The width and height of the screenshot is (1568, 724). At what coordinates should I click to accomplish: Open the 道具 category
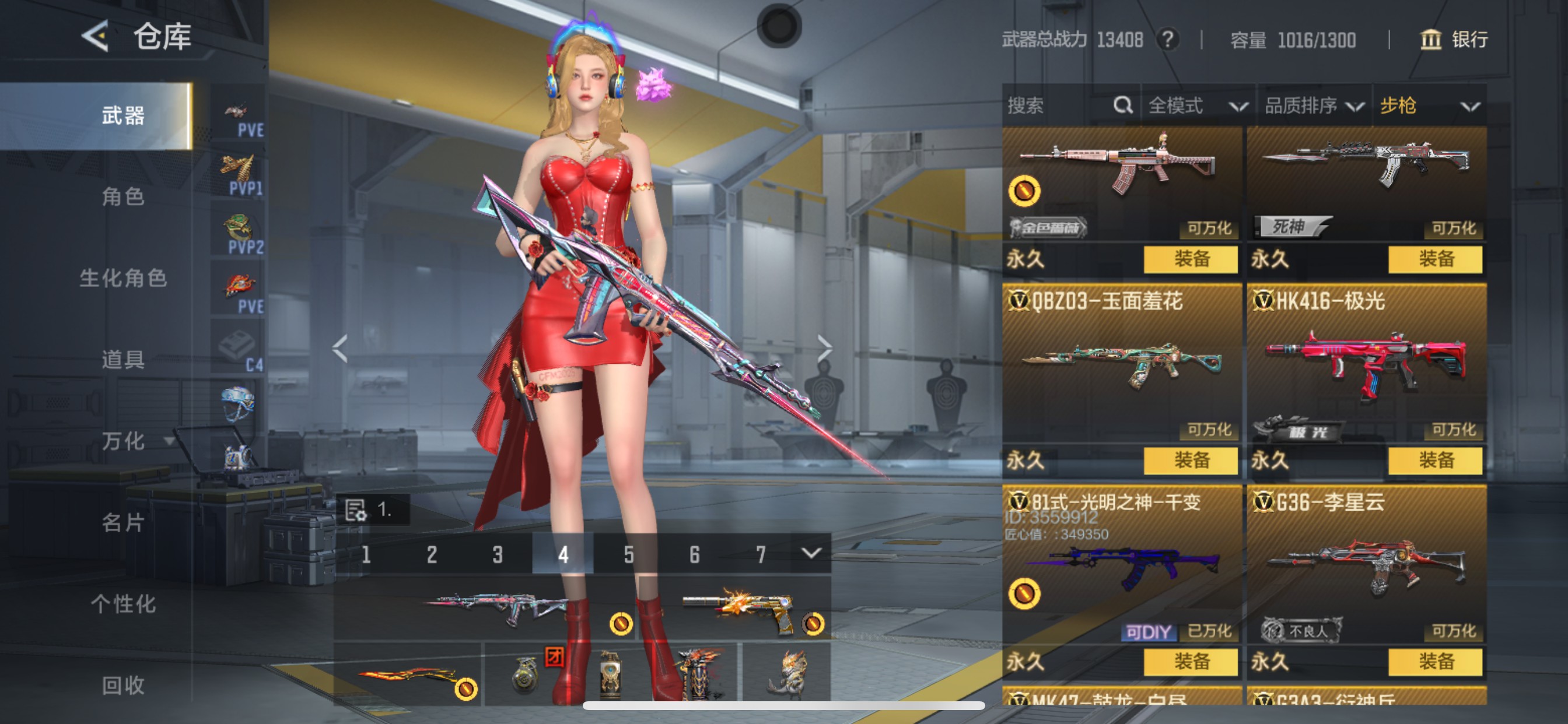point(123,360)
